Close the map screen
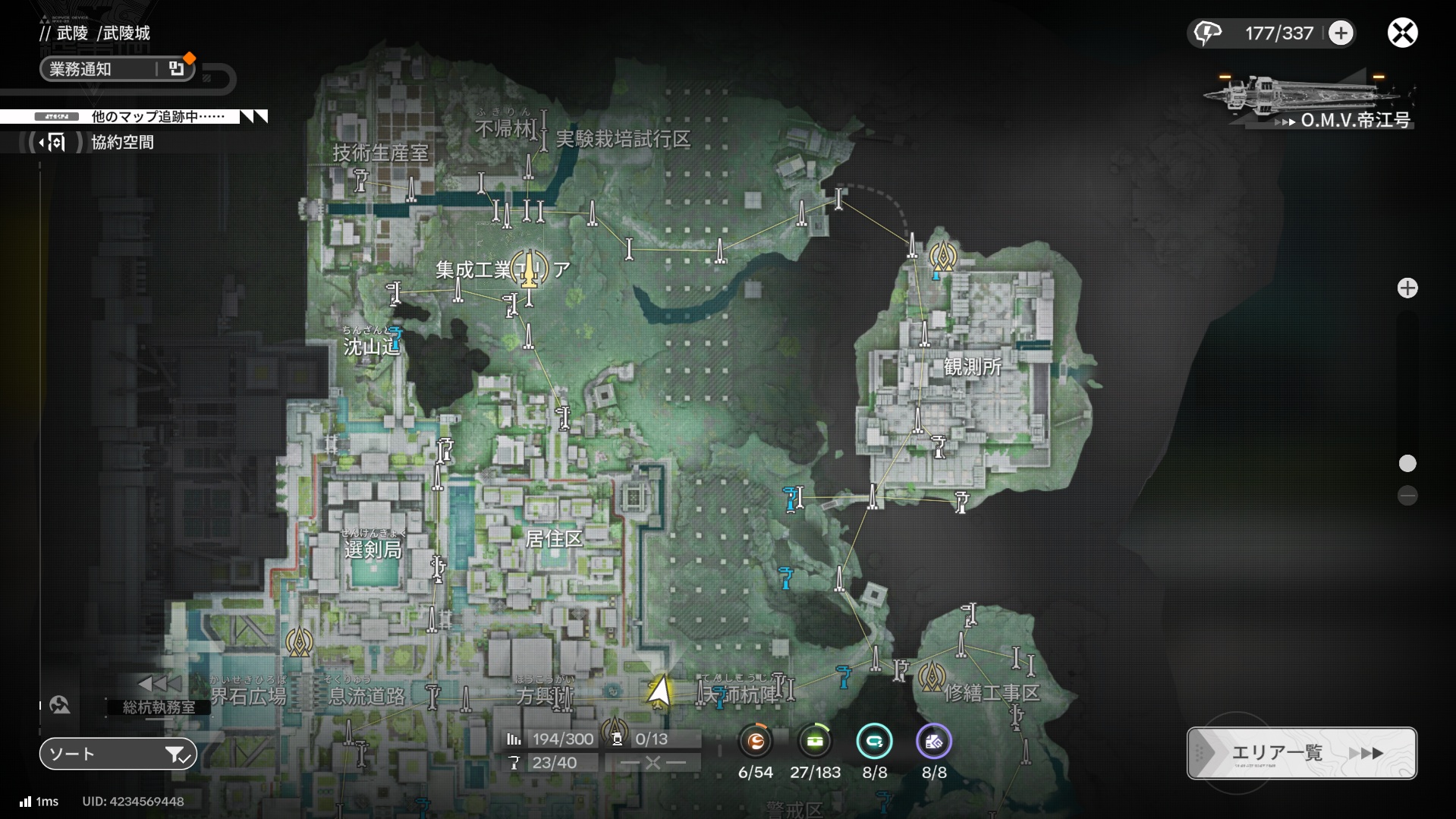The width and height of the screenshot is (1456, 819). tap(1402, 33)
